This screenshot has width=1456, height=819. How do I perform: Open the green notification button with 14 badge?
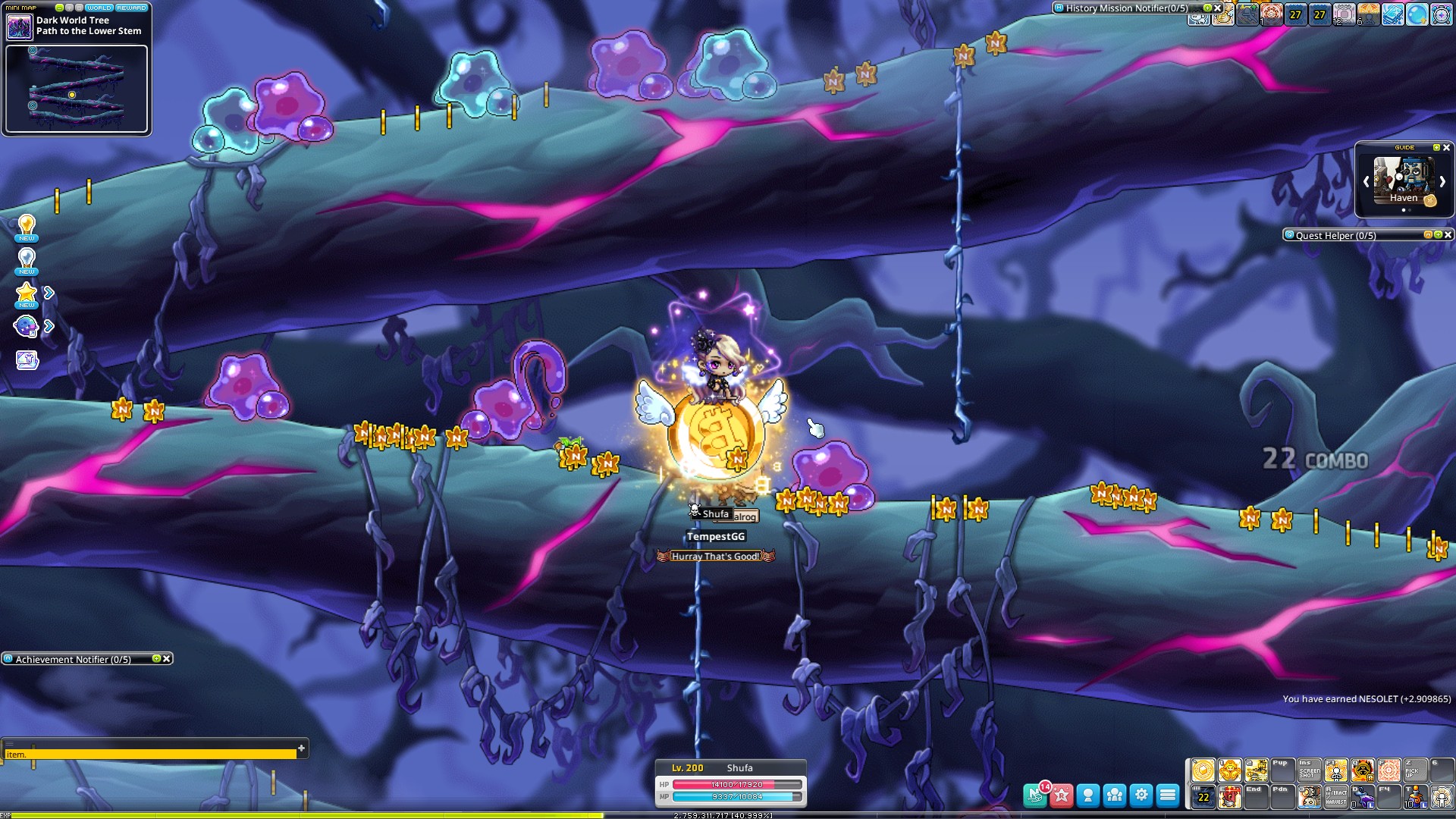(x=1035, y=795)
